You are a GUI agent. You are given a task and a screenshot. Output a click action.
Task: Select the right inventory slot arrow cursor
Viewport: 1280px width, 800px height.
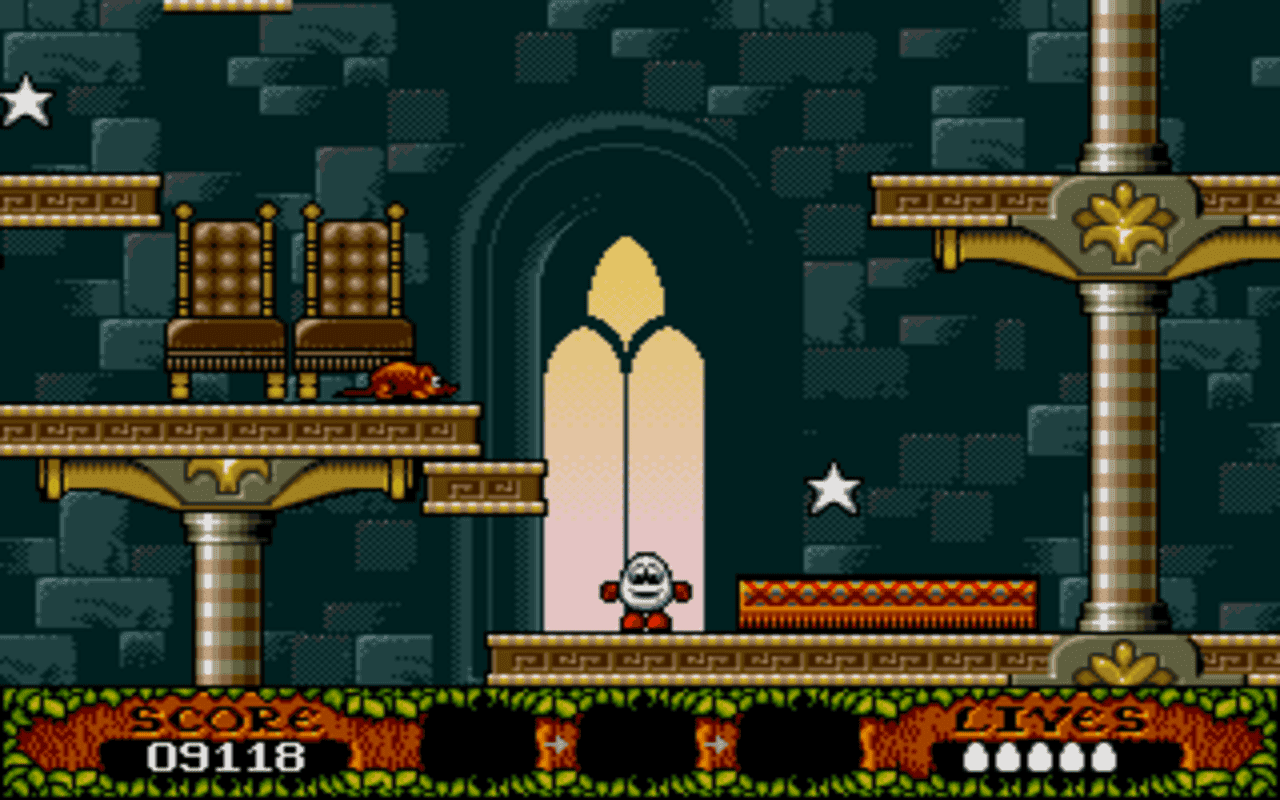point(718,744)
